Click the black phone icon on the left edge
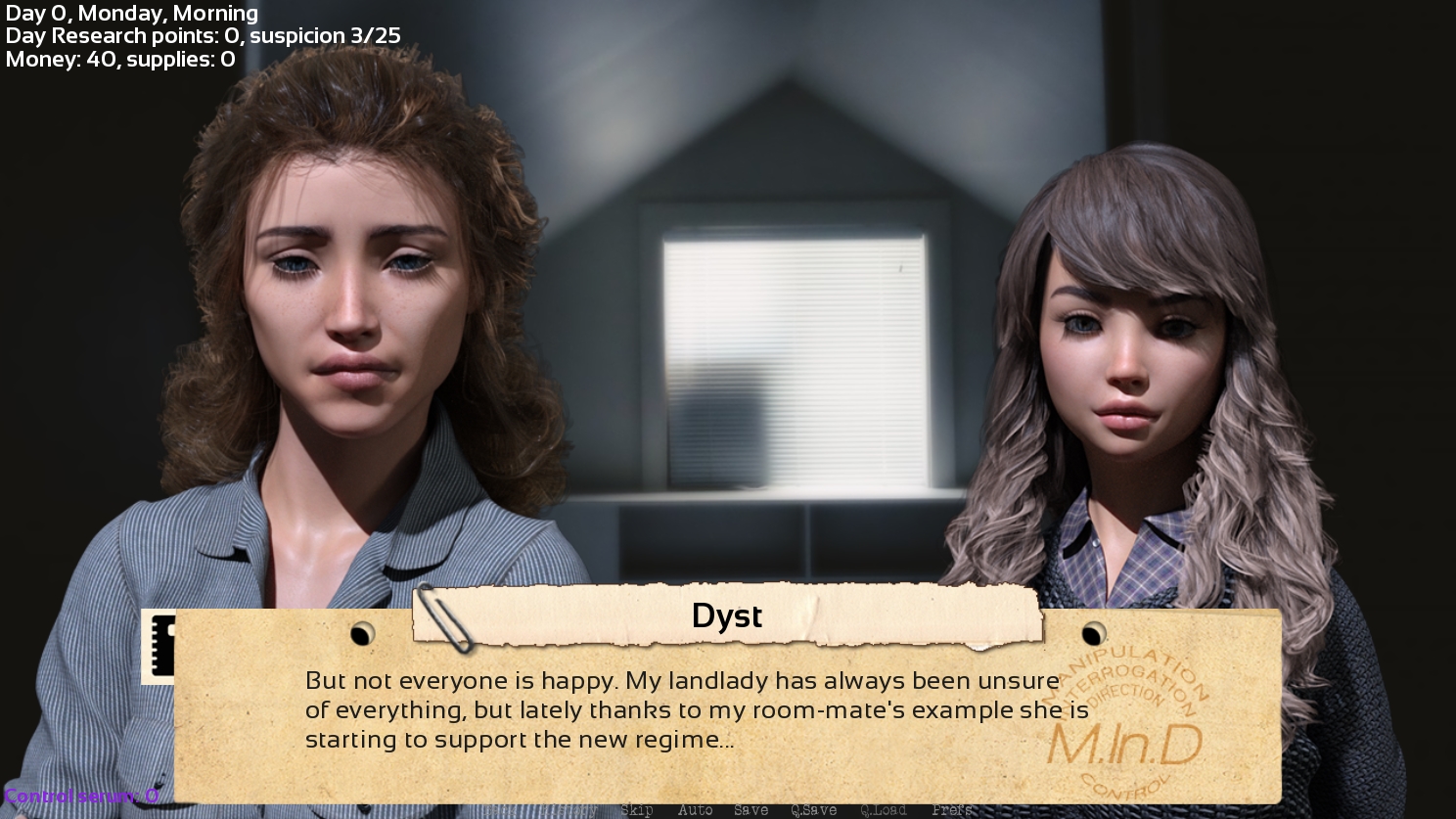This screenshot has height=819, width=1456. click(163, 647)
